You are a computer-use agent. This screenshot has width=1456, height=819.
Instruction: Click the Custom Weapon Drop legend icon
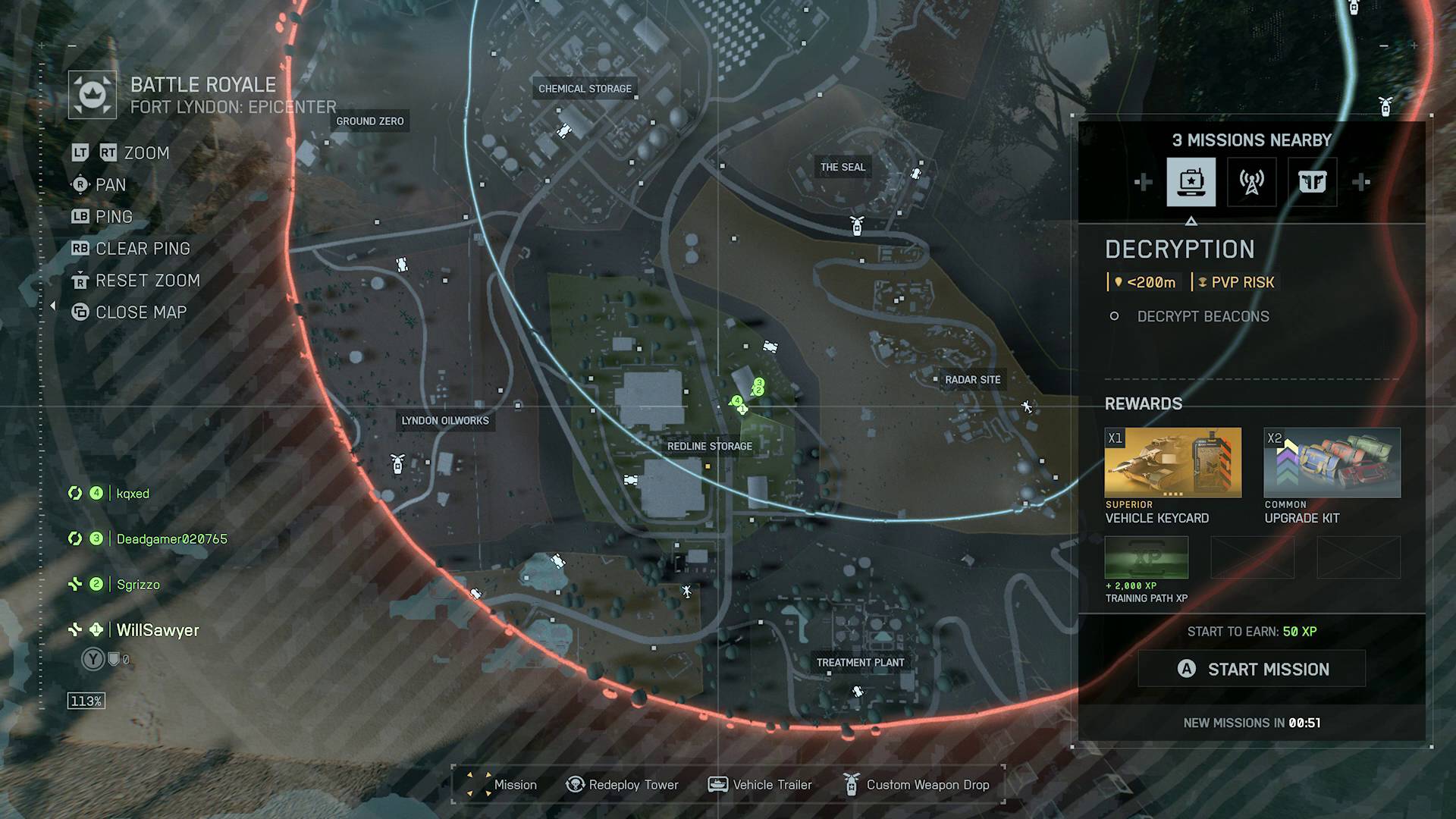[852, 784]
